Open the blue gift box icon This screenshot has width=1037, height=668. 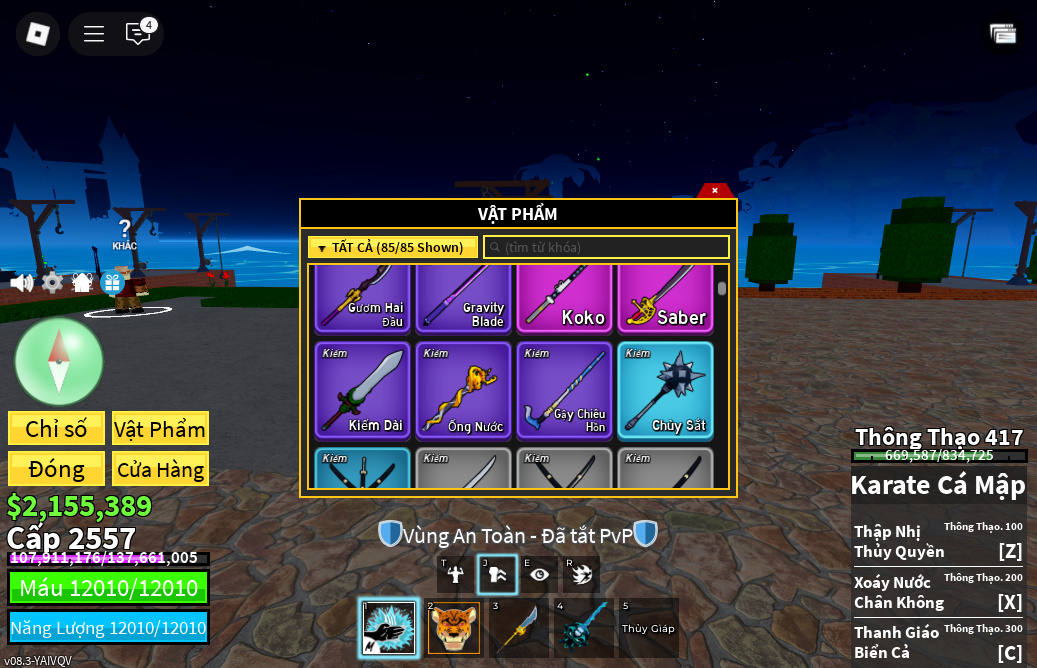click(x=112, y=283)
